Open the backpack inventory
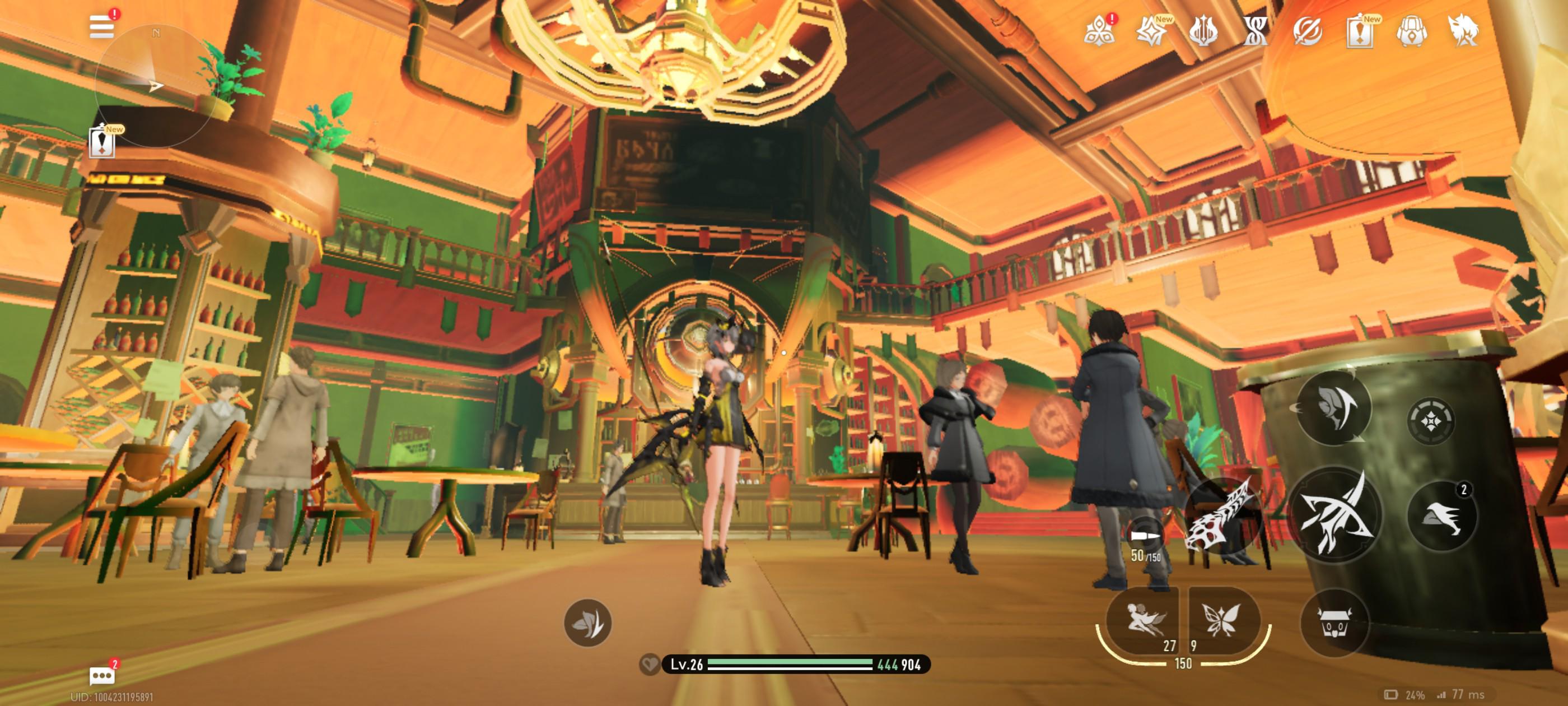1568x706 pixels. [x=1412, y=31]
